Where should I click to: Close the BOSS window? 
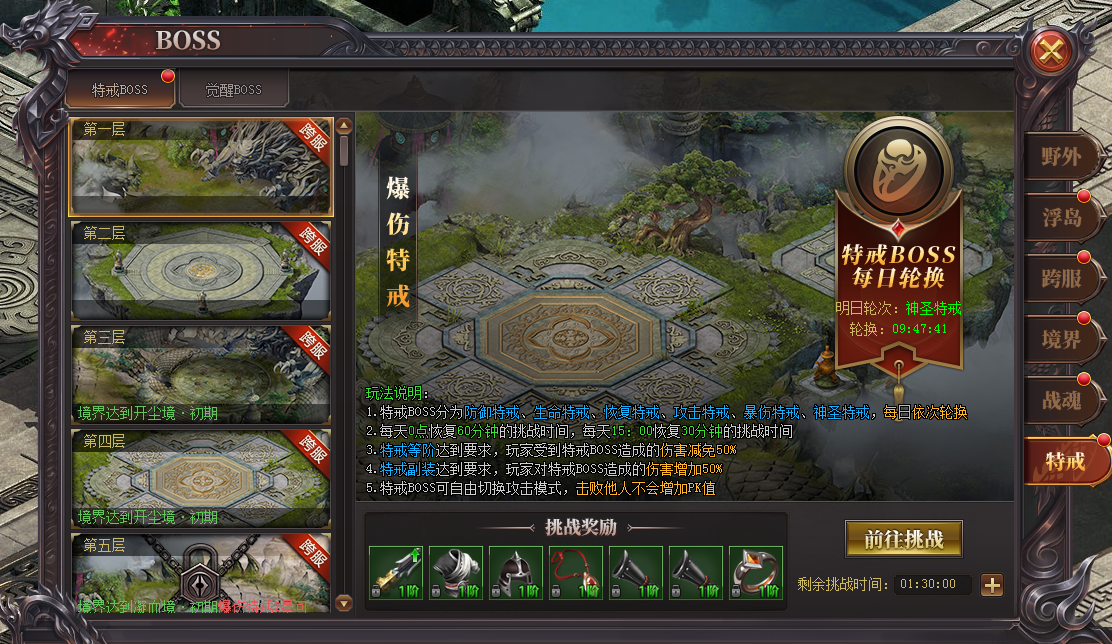coord(1050,51)
